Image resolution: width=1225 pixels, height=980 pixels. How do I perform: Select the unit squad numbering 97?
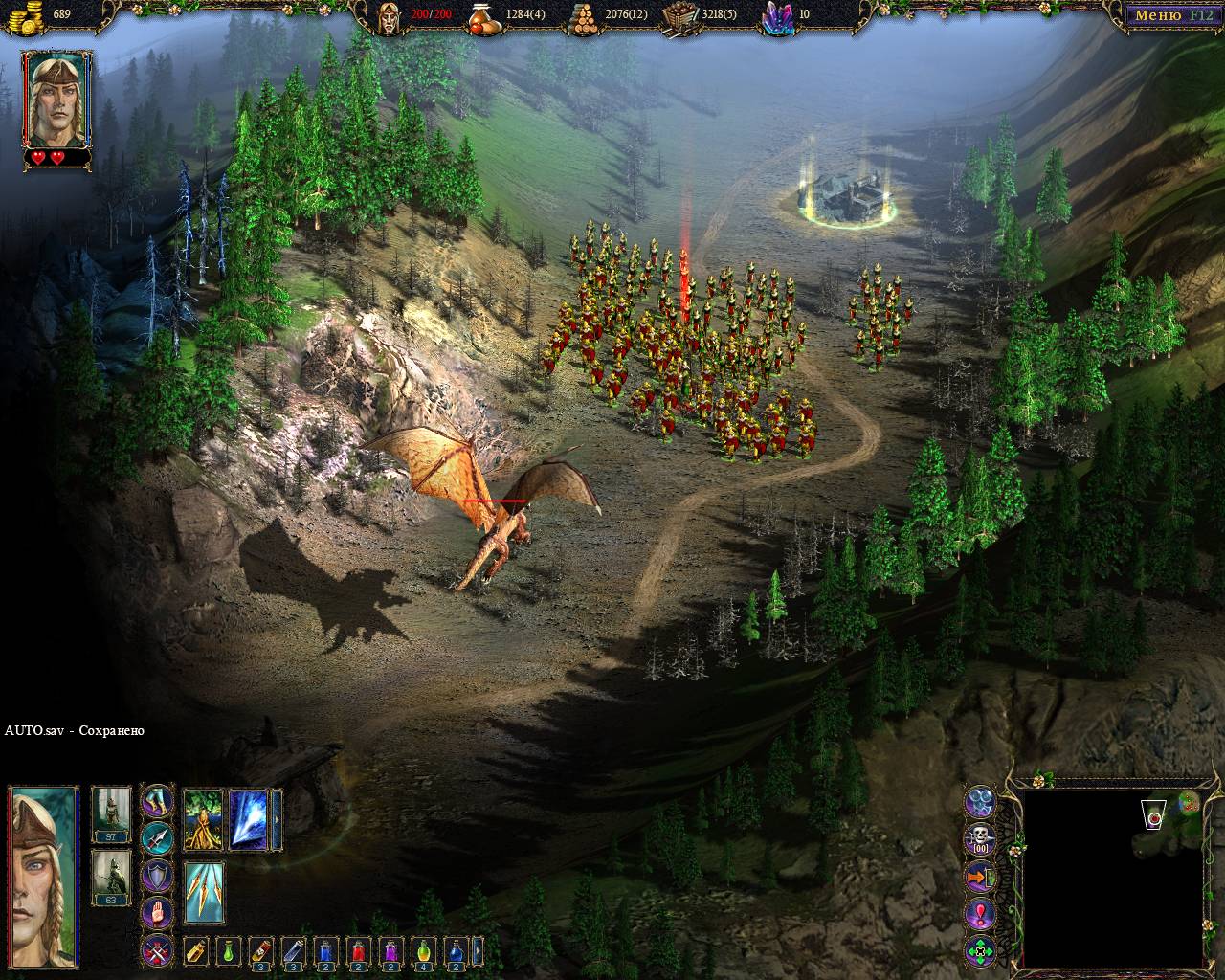pos(110,814)
